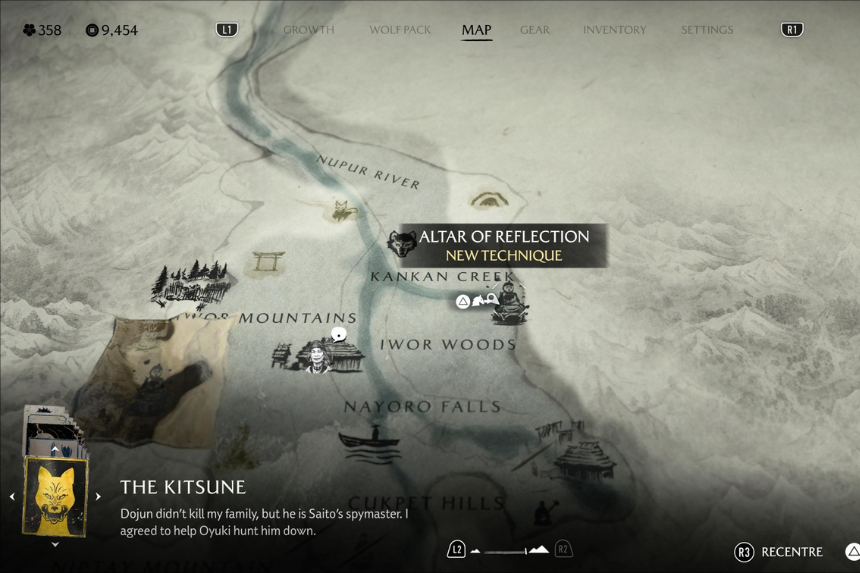Switch to the Settings tab
The width and height of the screenshot is (860, 573).
pos(707,30)
